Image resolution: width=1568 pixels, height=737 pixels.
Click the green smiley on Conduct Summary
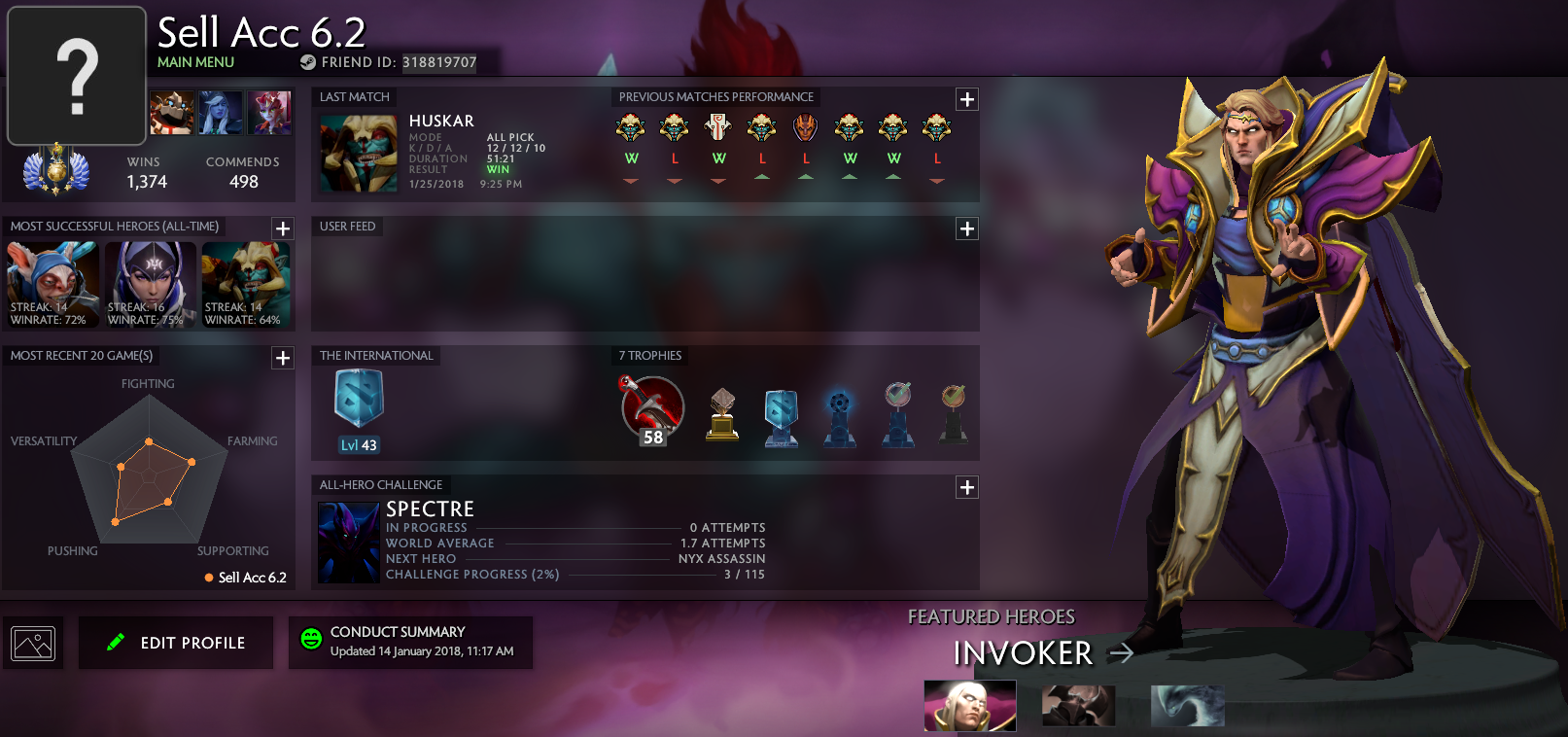[309, 639]
